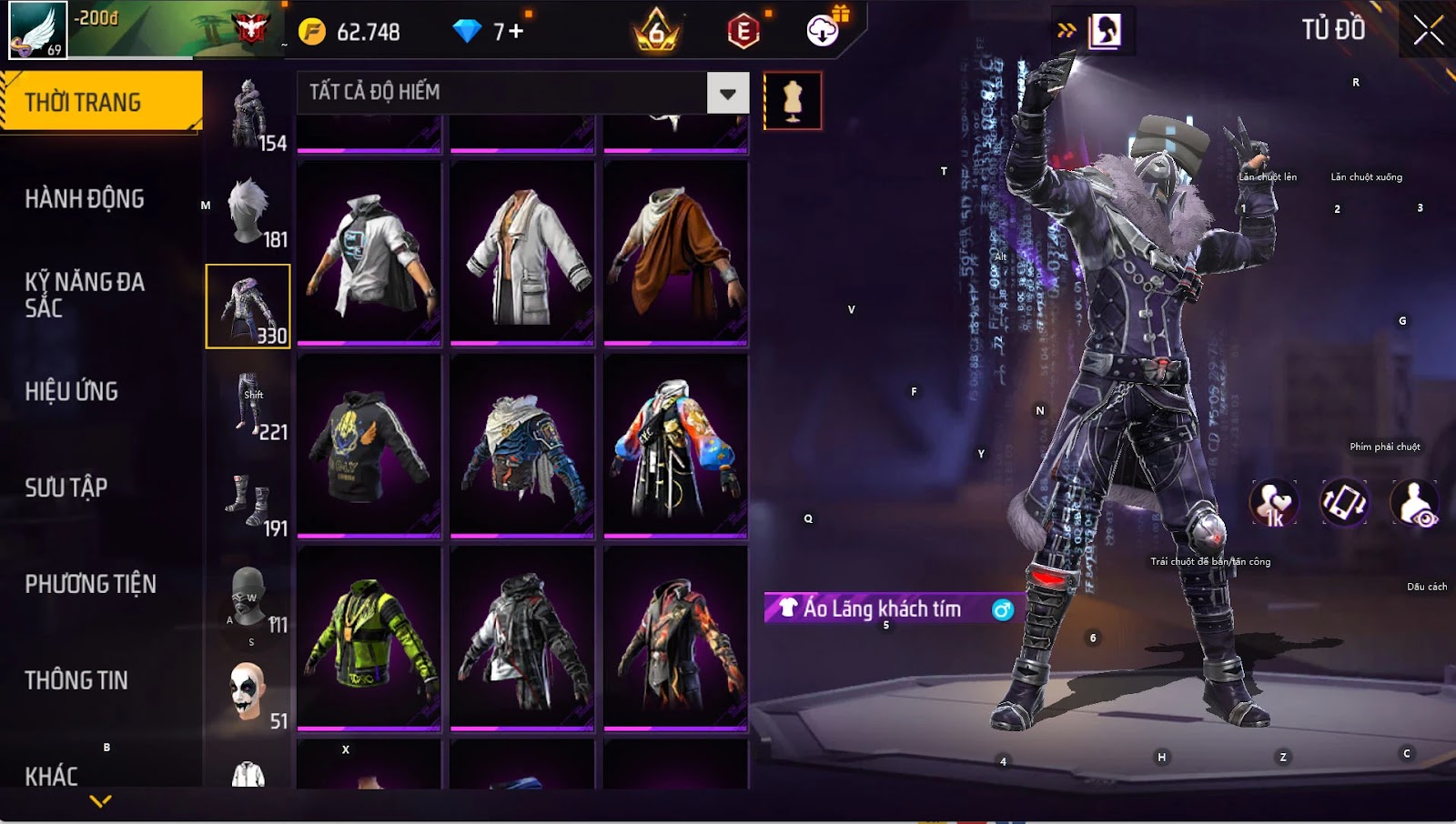This screenshot has height=824, width=1456.
Task: Go to the SƯU TẬP tab
Action: click(x=66, y=487)
